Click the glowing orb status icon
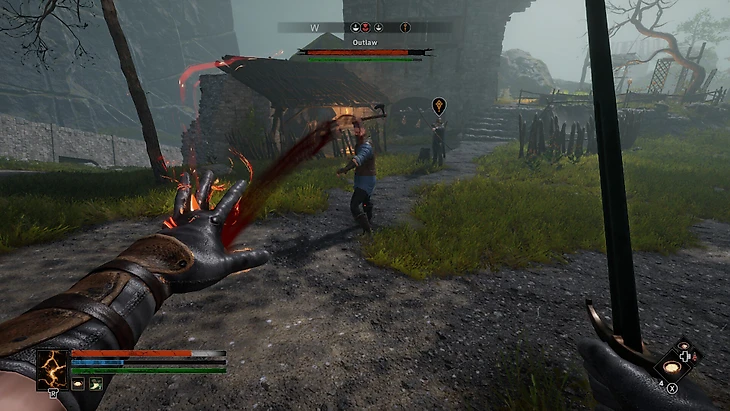The width and height of the screenshot is (730, 411). (77, 384)
